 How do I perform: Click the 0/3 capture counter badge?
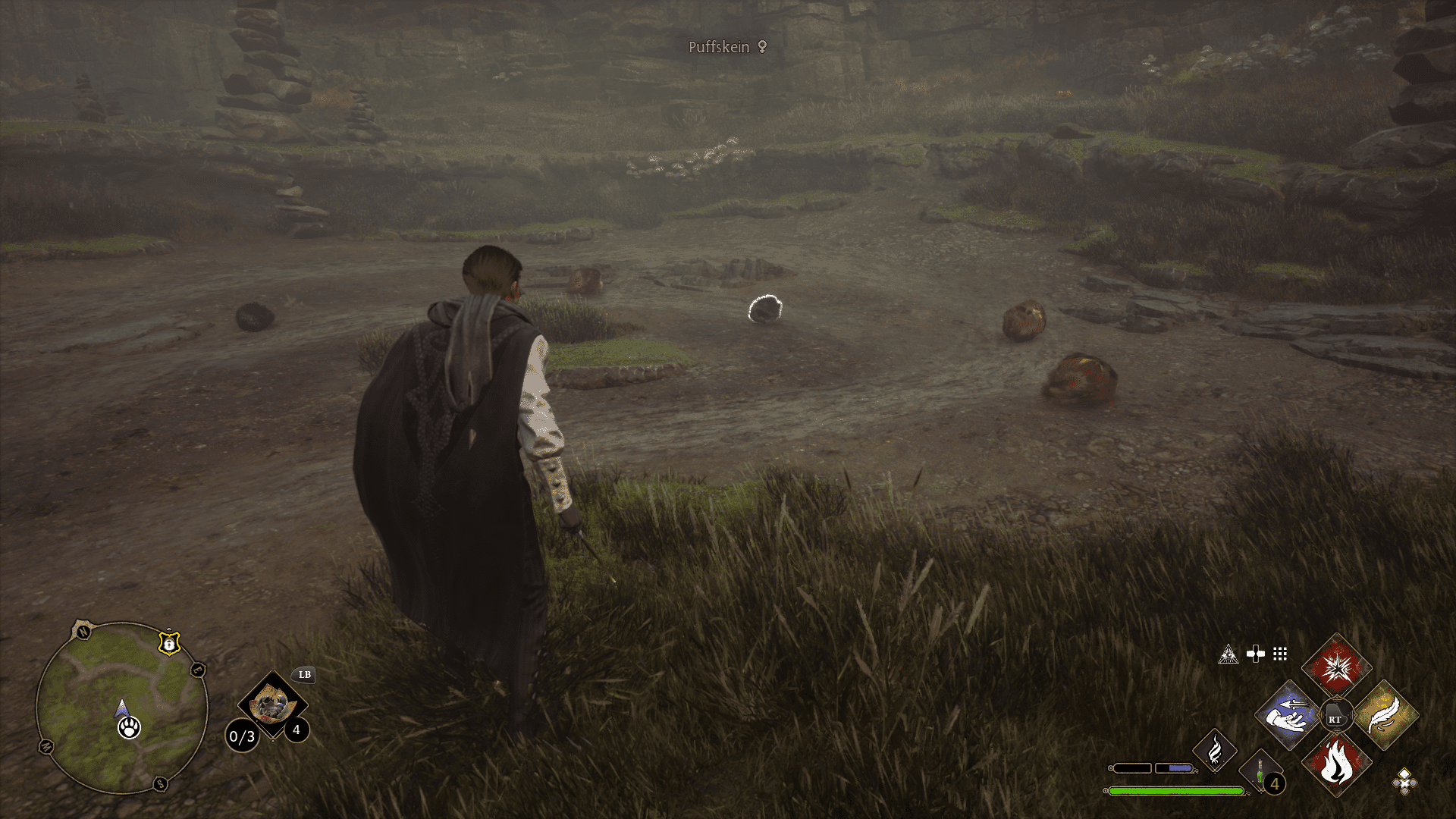point(242,736)
